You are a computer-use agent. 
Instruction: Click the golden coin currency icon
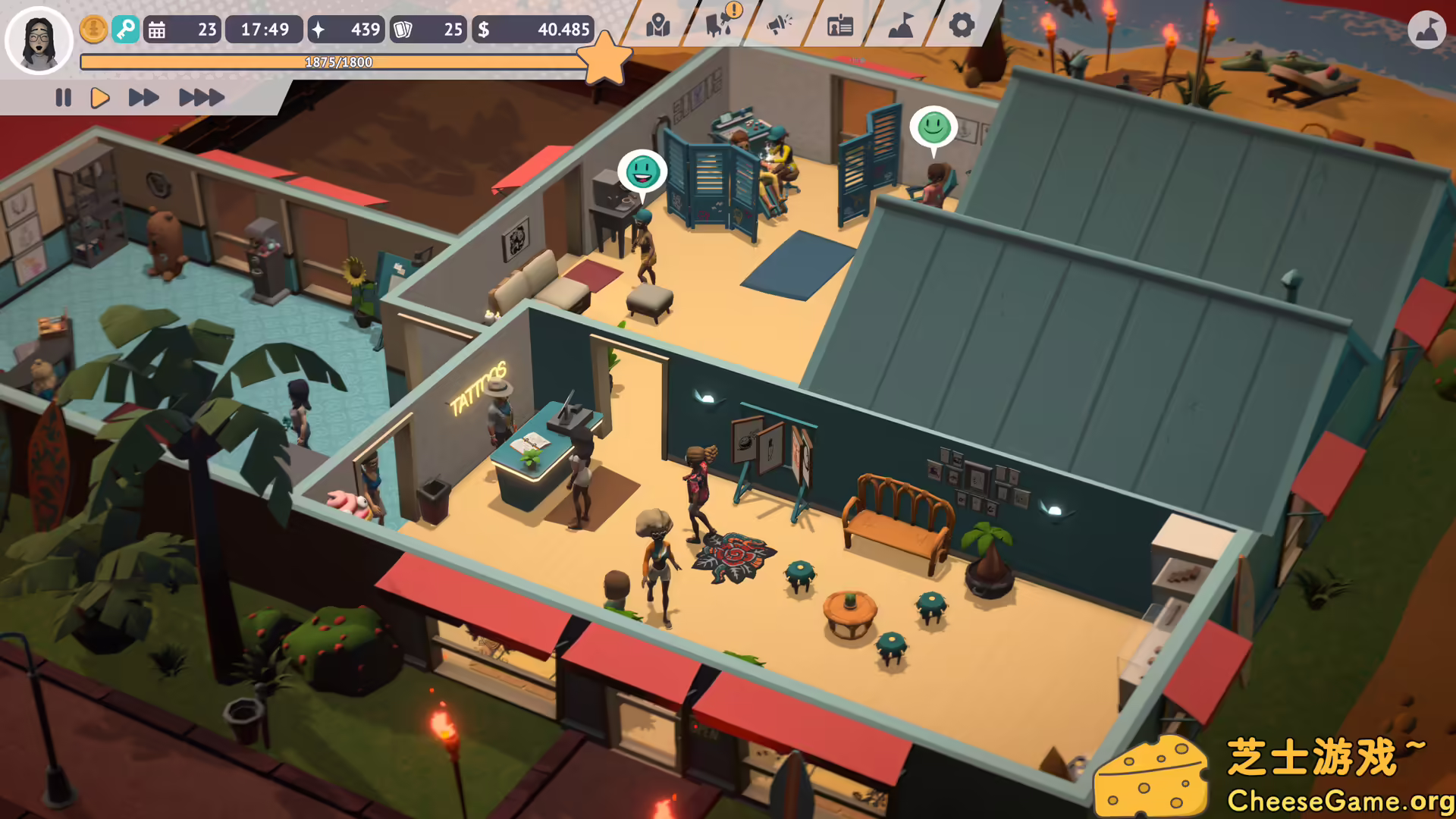point(93,30)
